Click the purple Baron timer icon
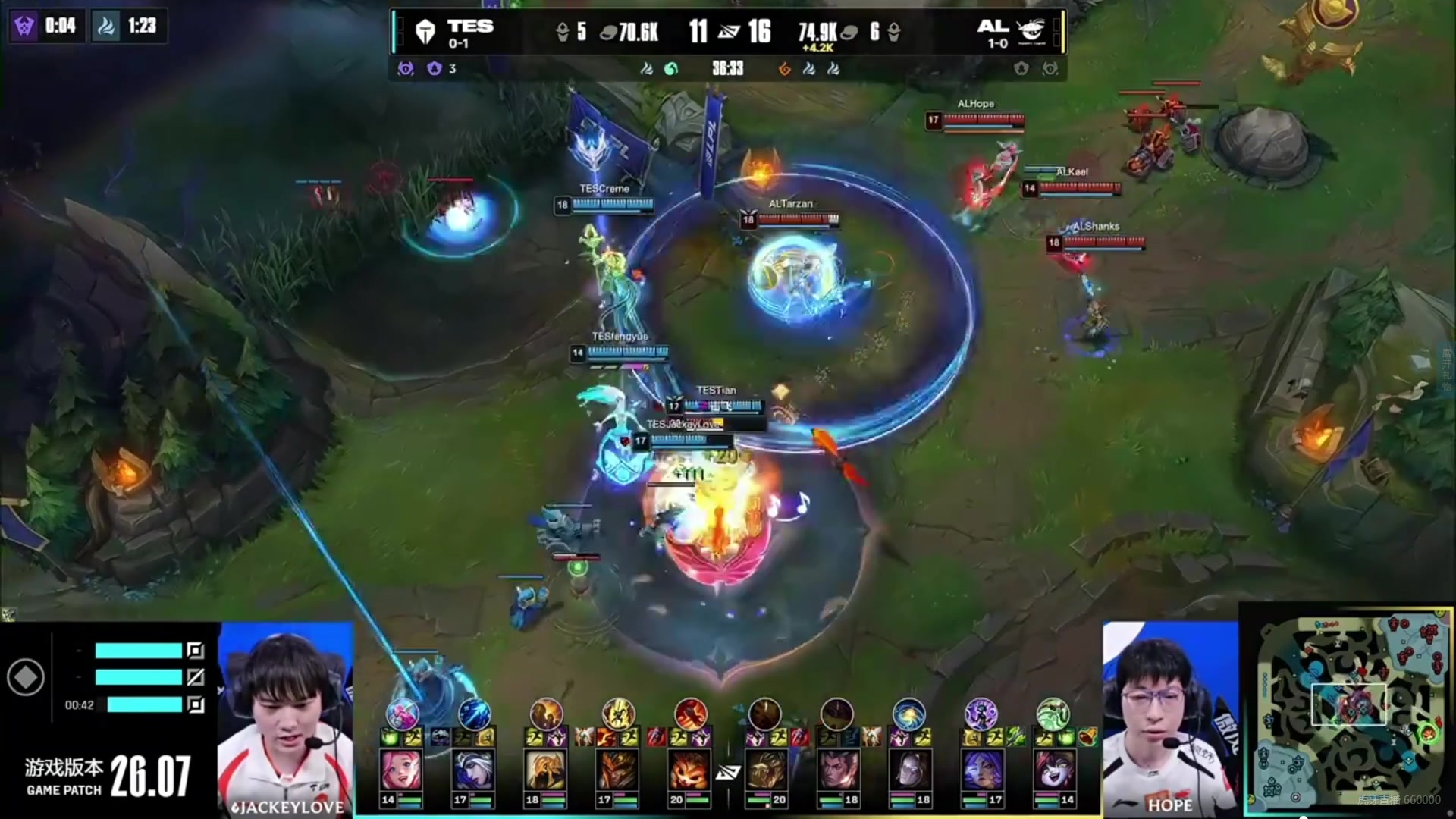The width and height of the screenshot is (1456, 819). 25,27
